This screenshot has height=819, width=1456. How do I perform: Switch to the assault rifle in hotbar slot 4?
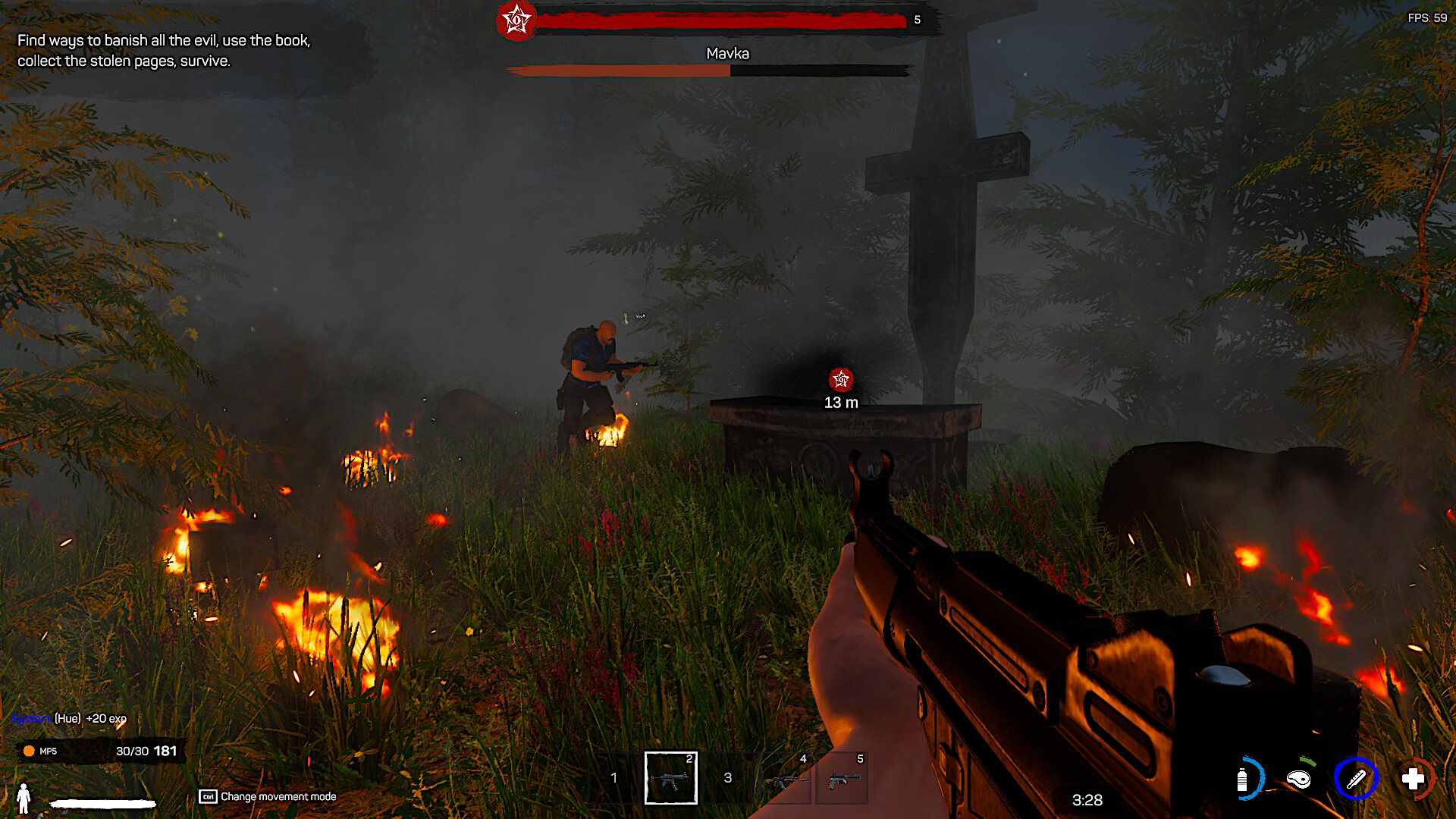tap(786, 778)
